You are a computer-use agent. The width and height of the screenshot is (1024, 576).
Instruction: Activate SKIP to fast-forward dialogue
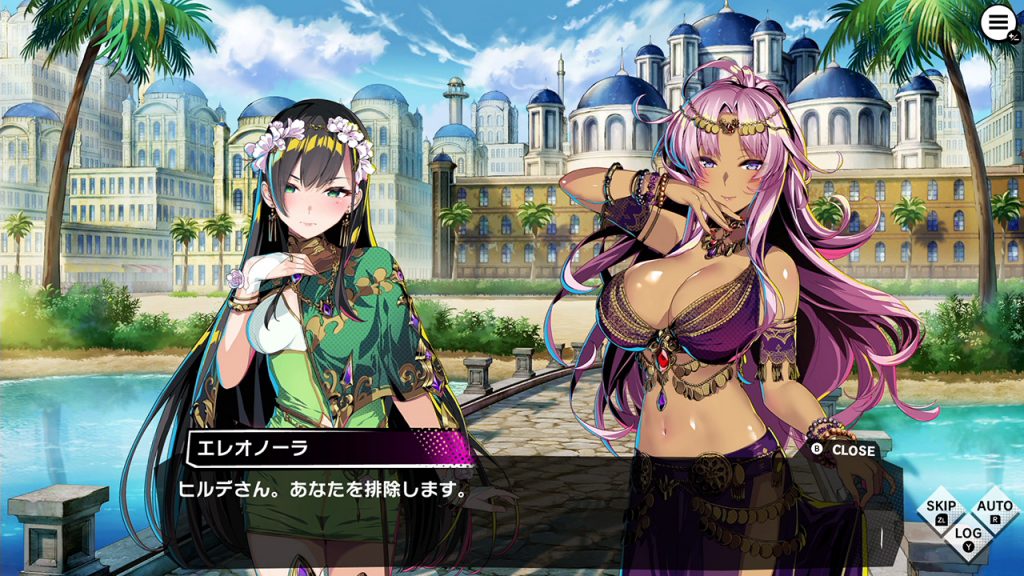(x=941, y=511)
